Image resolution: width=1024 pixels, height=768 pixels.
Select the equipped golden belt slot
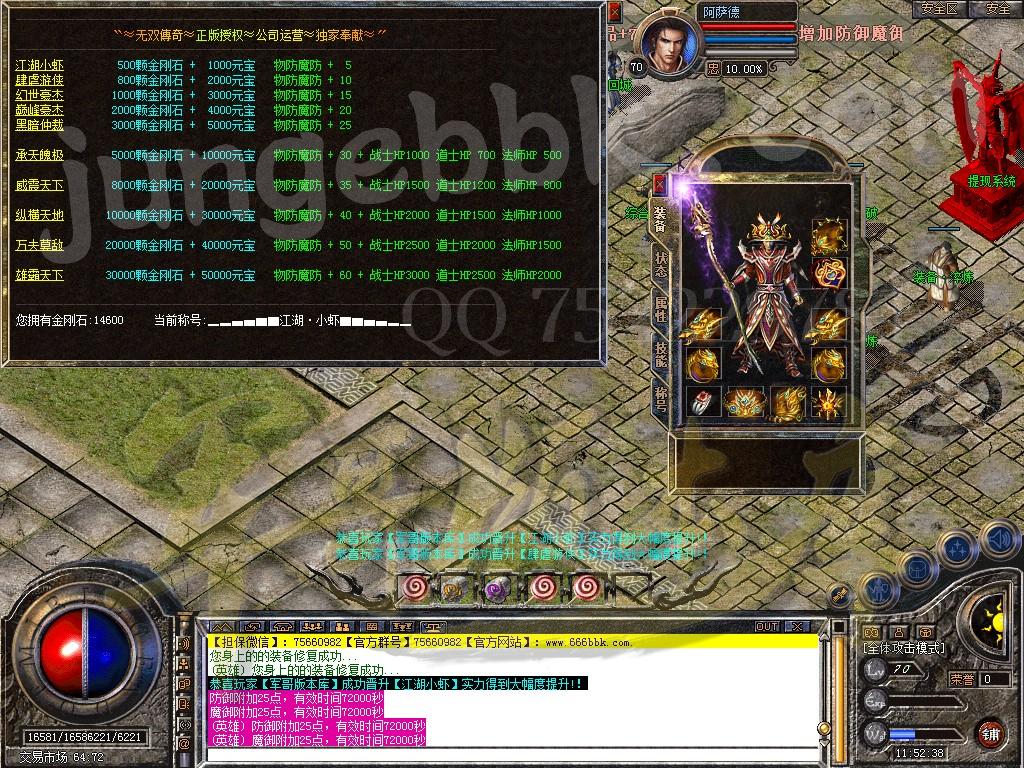[x=744, y=403]
